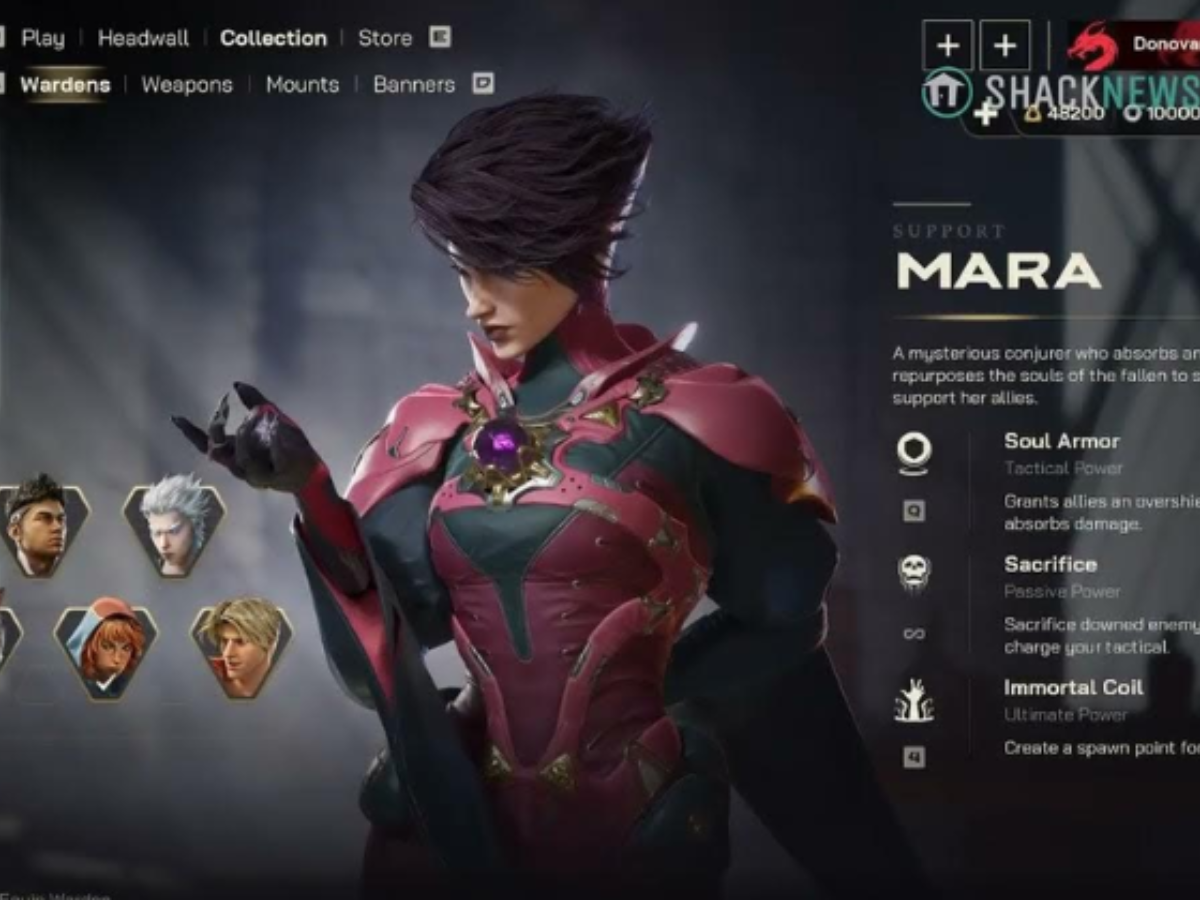Inspect the Immortal Coil ultimate icon
Screen dimensions: 1200x900
coord(913,699)
